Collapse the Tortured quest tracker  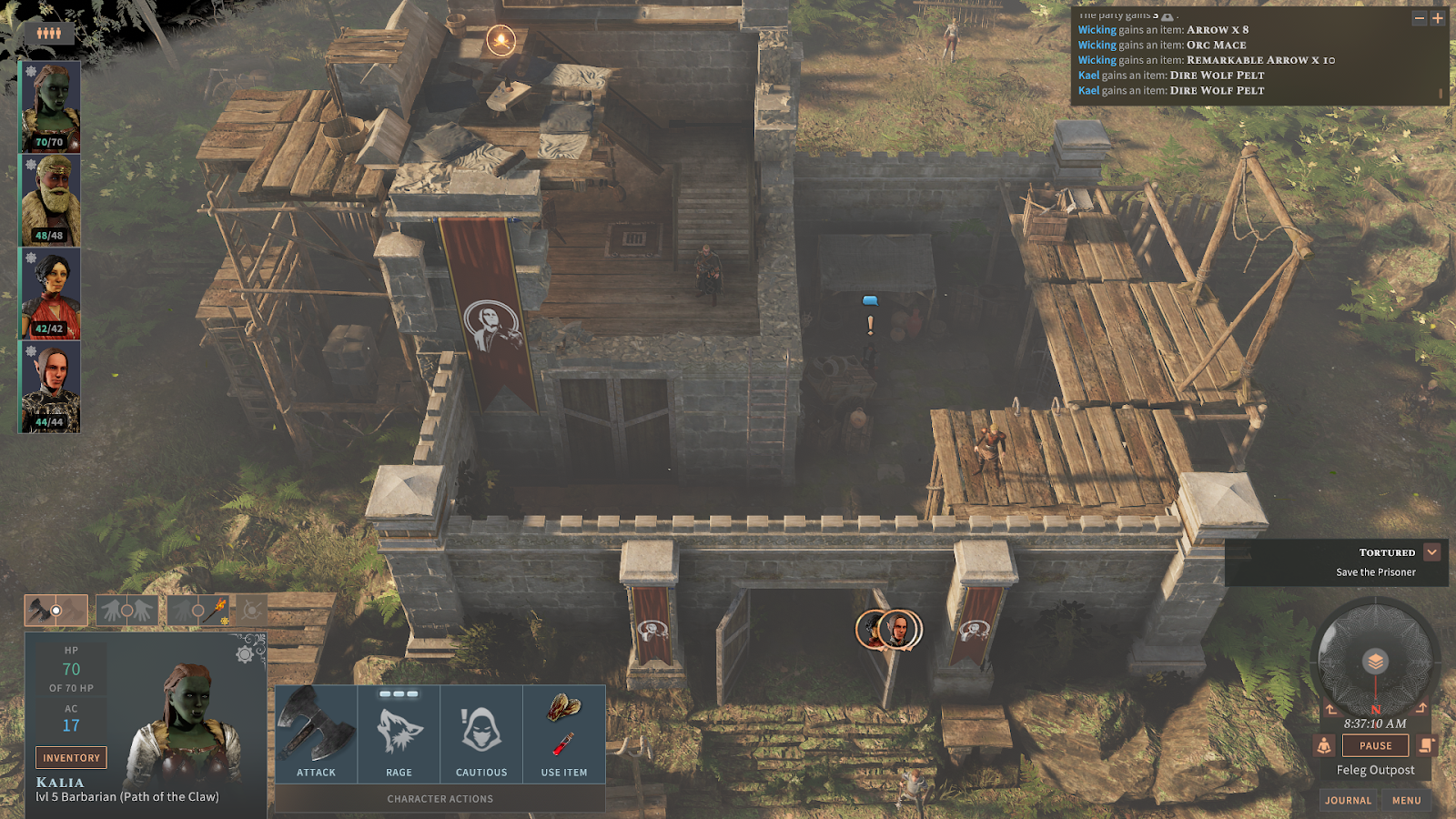click(1432, 552)
